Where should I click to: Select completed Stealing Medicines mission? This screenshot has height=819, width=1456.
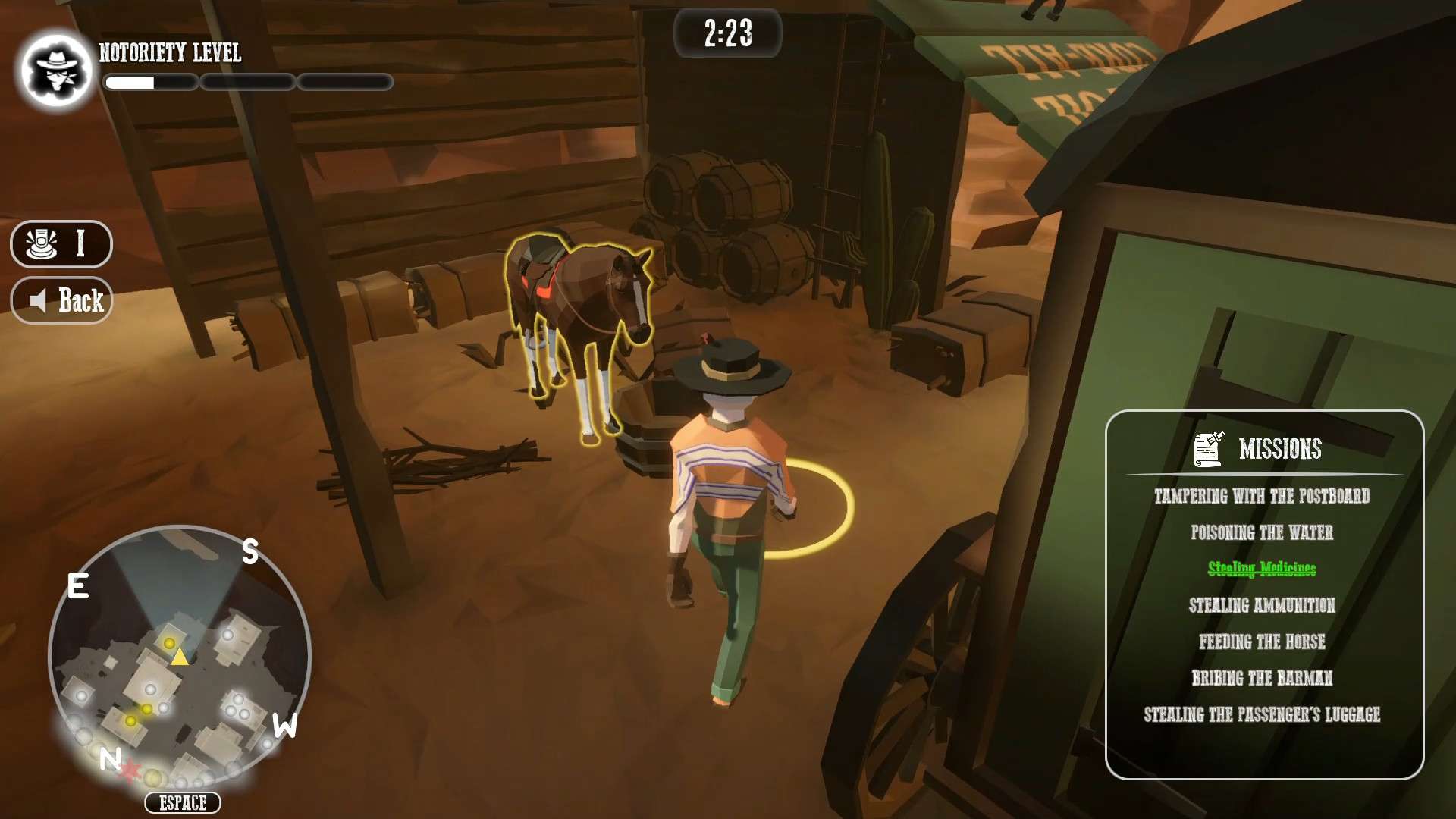tap(1262, 569)
